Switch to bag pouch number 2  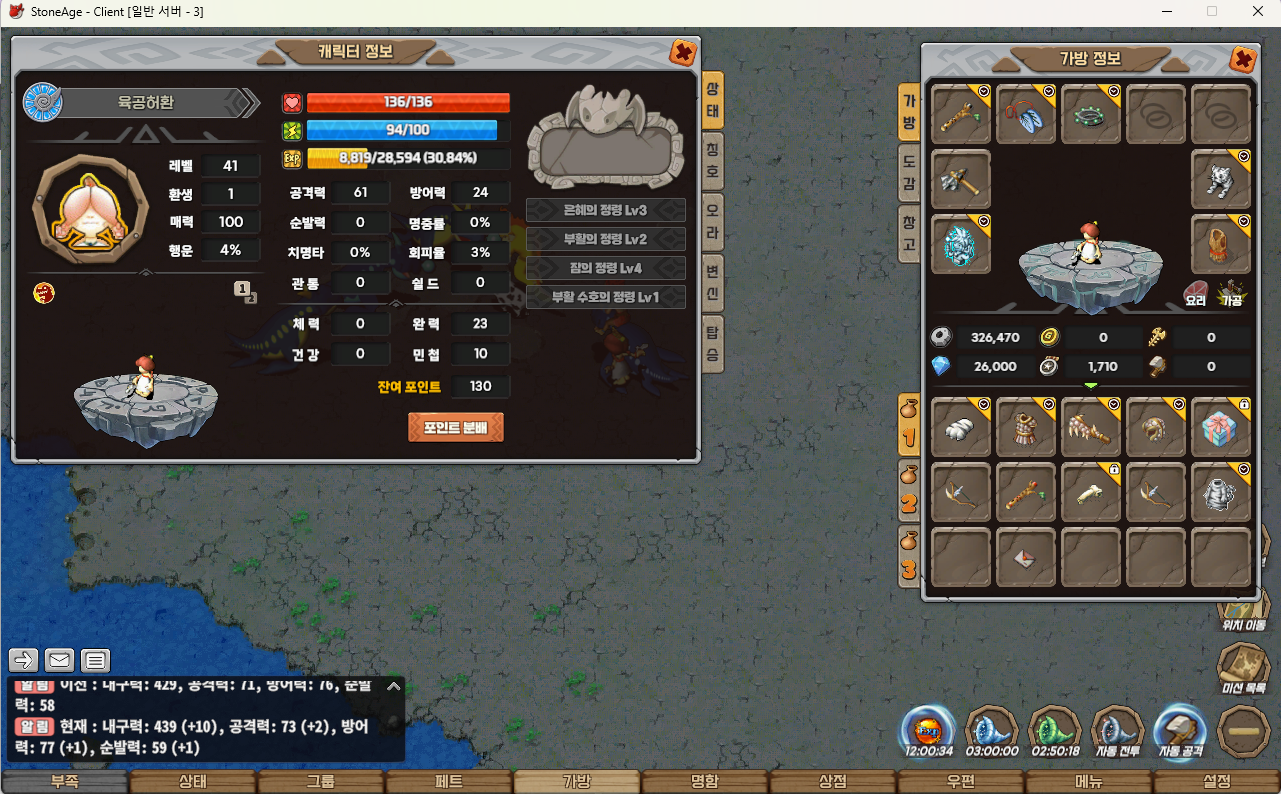click(909, 491)
